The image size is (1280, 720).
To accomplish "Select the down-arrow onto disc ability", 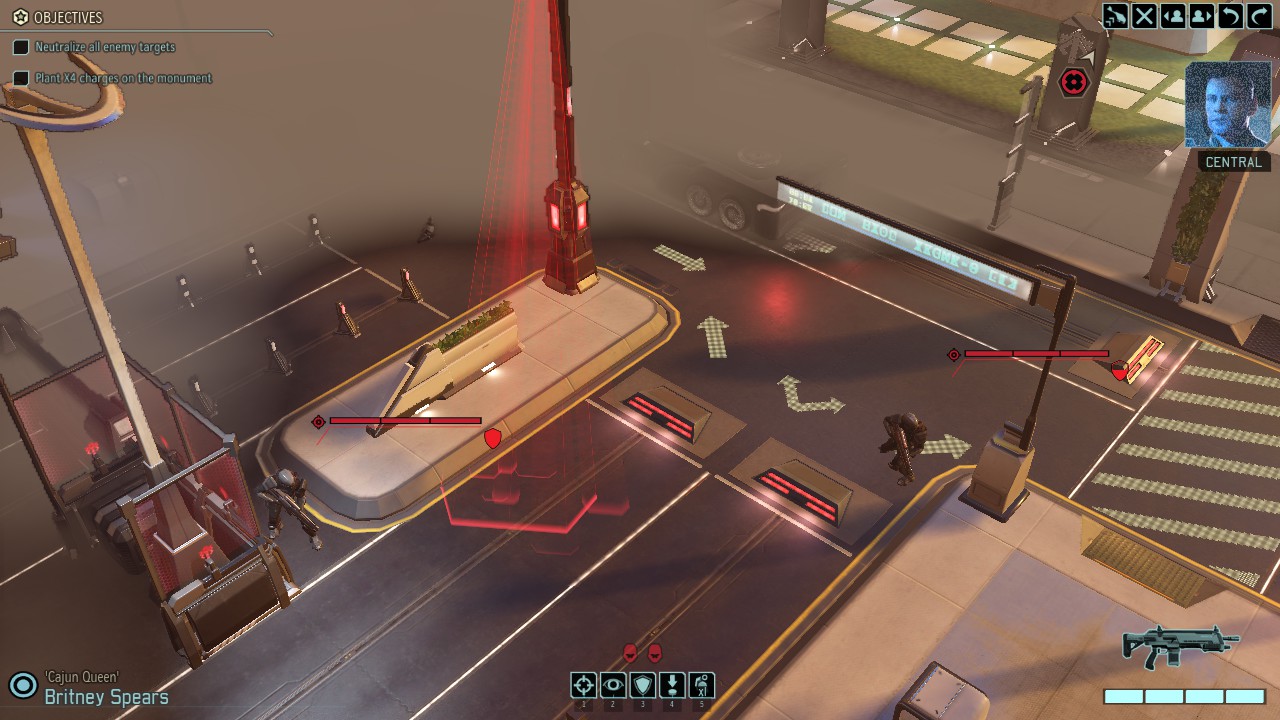I will coord(672,685).
